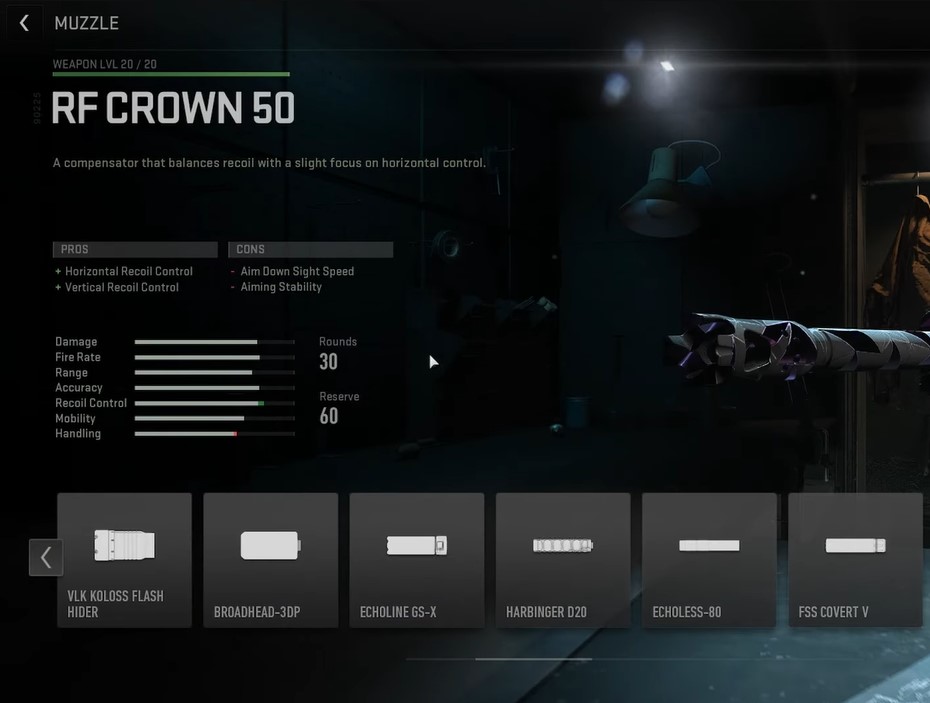
Task: Pick the Harbinger D20 muzzle tile
Action: click(562, 560)
